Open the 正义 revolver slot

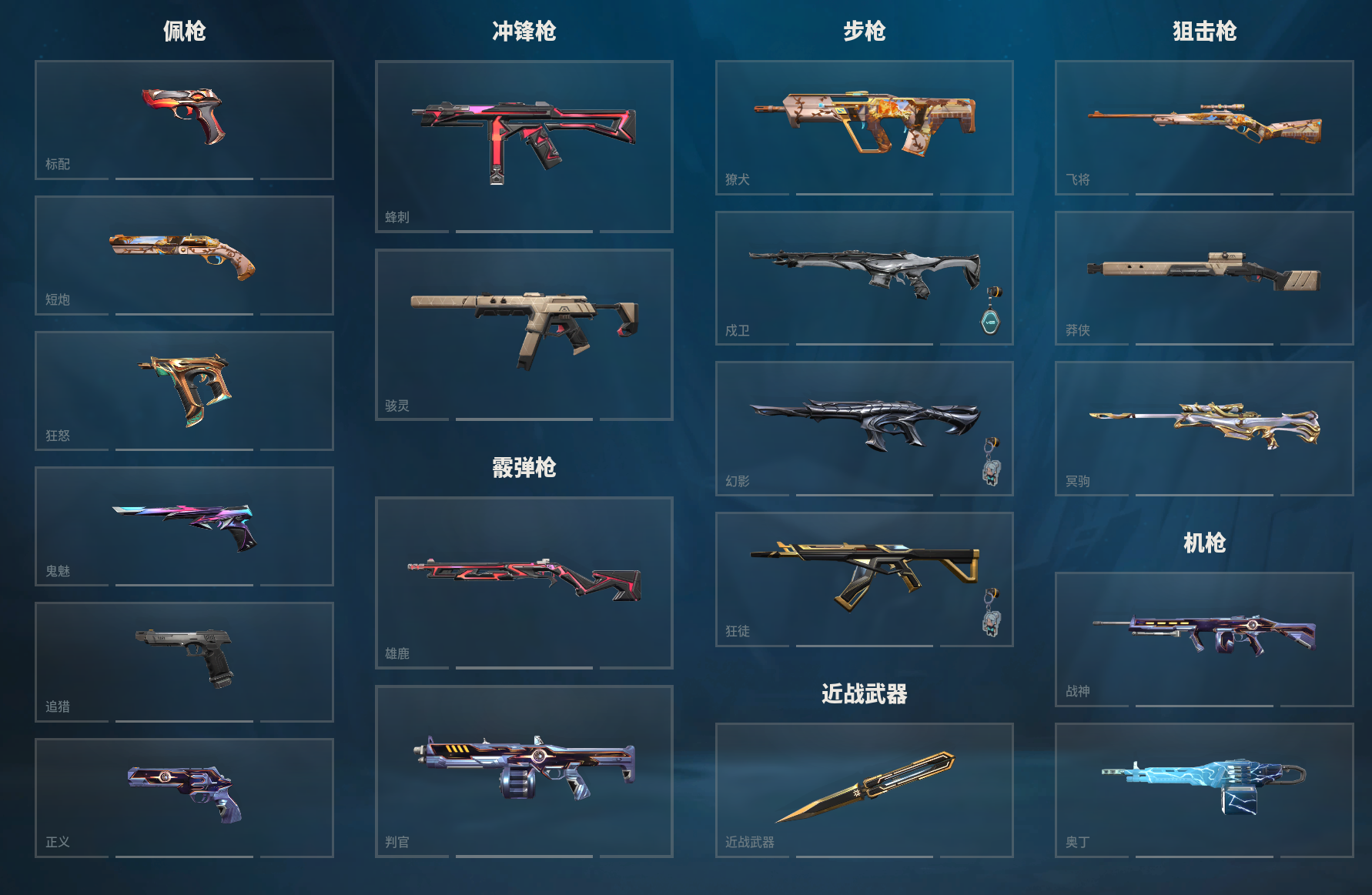(184, 797)
